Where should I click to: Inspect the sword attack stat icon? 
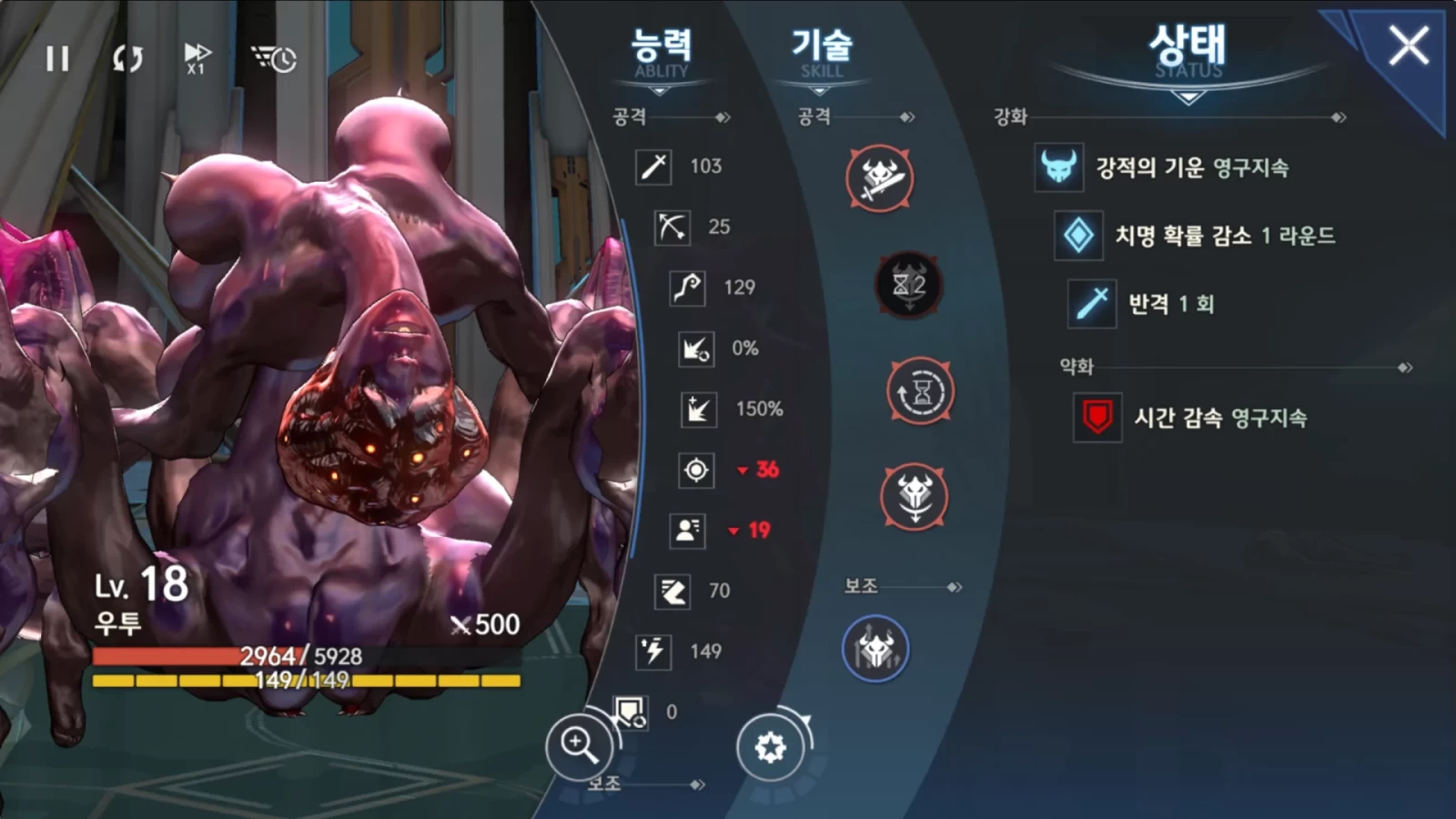click(x=653, y=167)
